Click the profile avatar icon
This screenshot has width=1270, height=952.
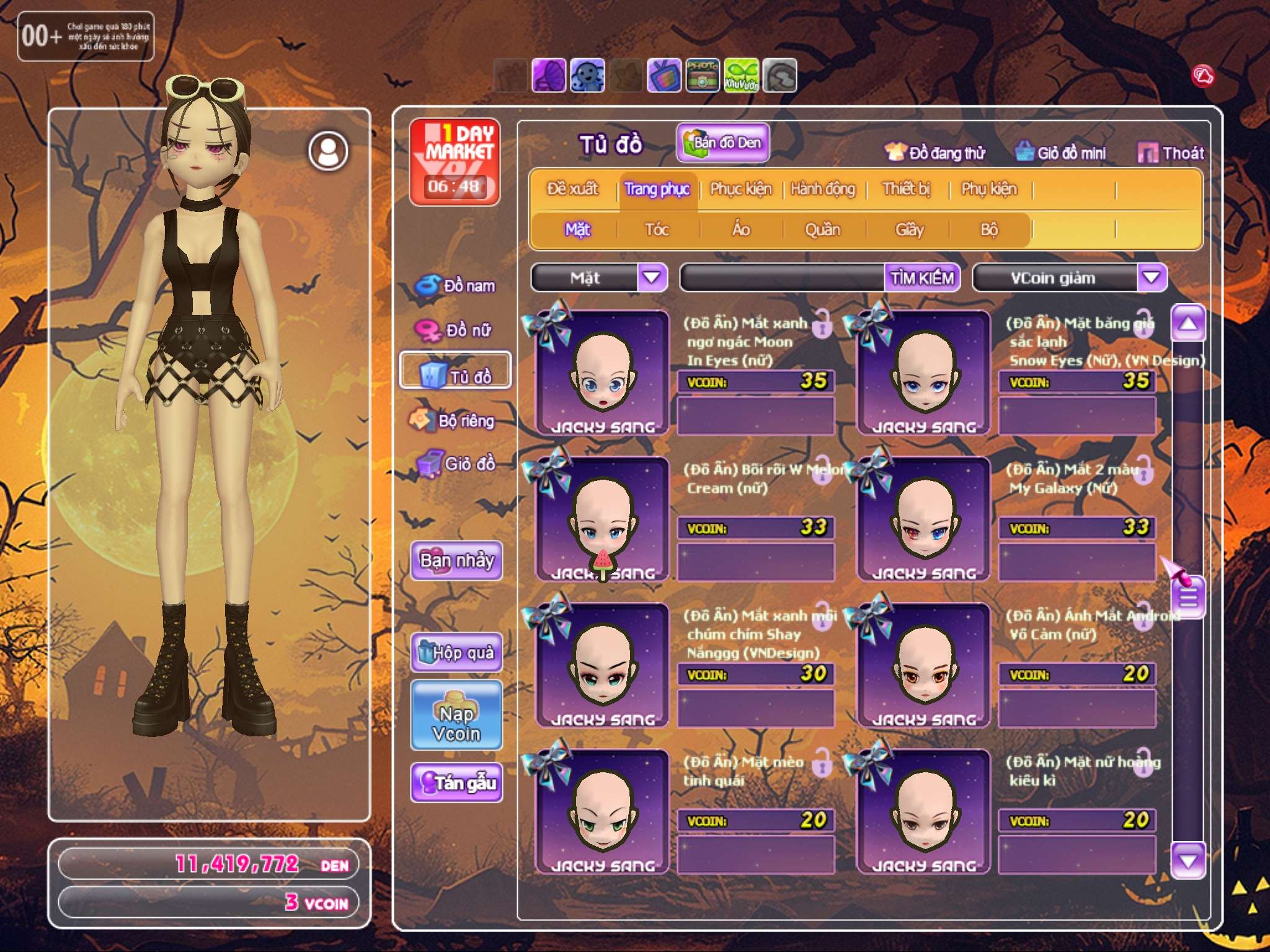pyautogui.click(x=329, y=151)
